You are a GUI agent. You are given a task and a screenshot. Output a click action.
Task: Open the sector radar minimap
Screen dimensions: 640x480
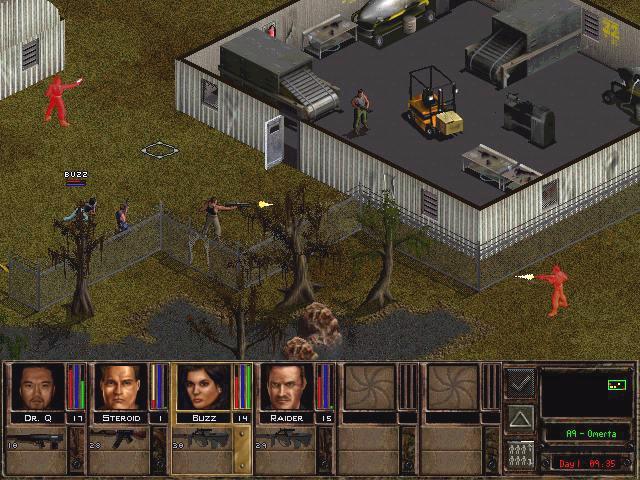point(585,392)
